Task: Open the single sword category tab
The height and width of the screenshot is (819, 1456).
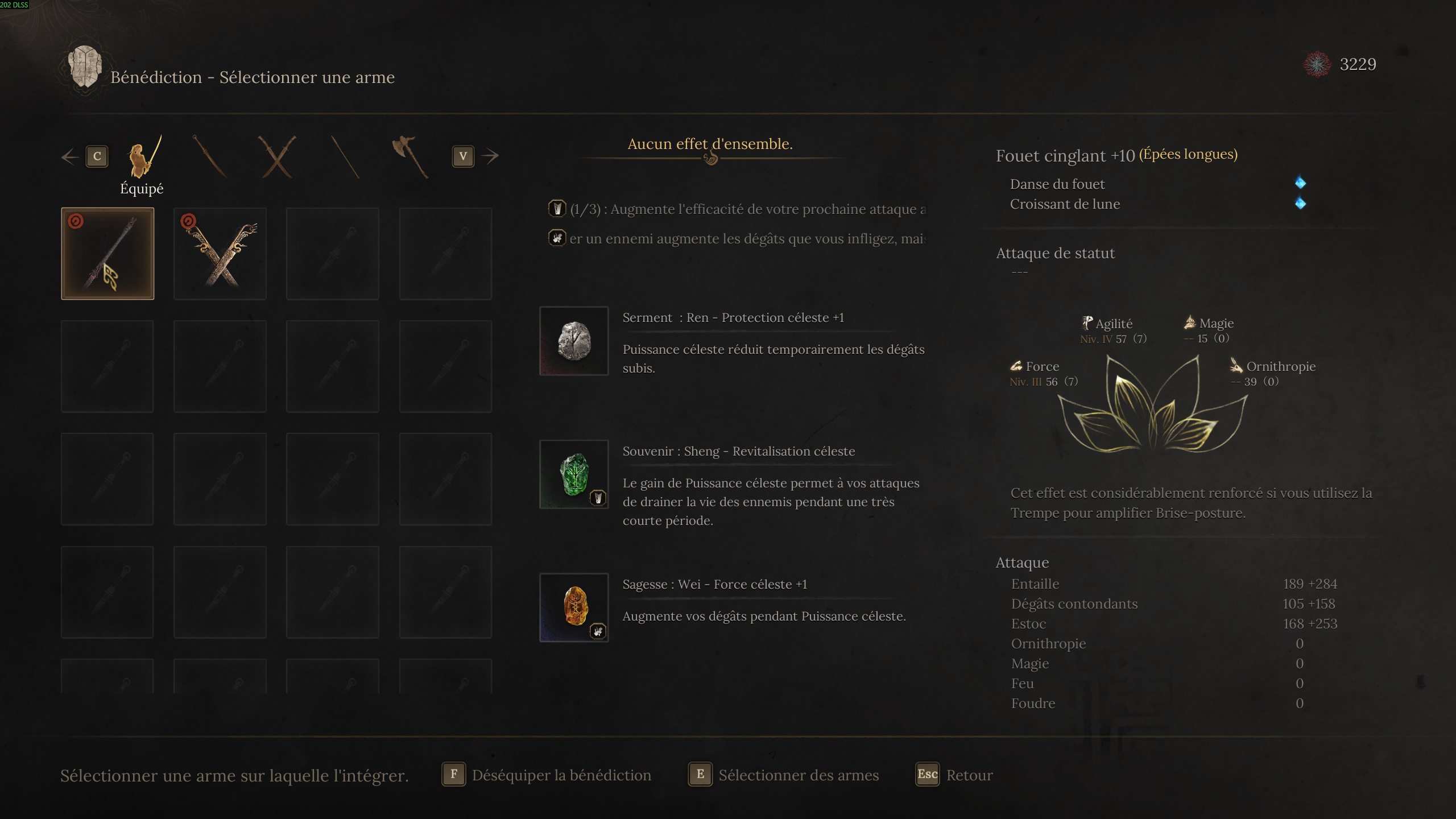Action: (210, 157)
